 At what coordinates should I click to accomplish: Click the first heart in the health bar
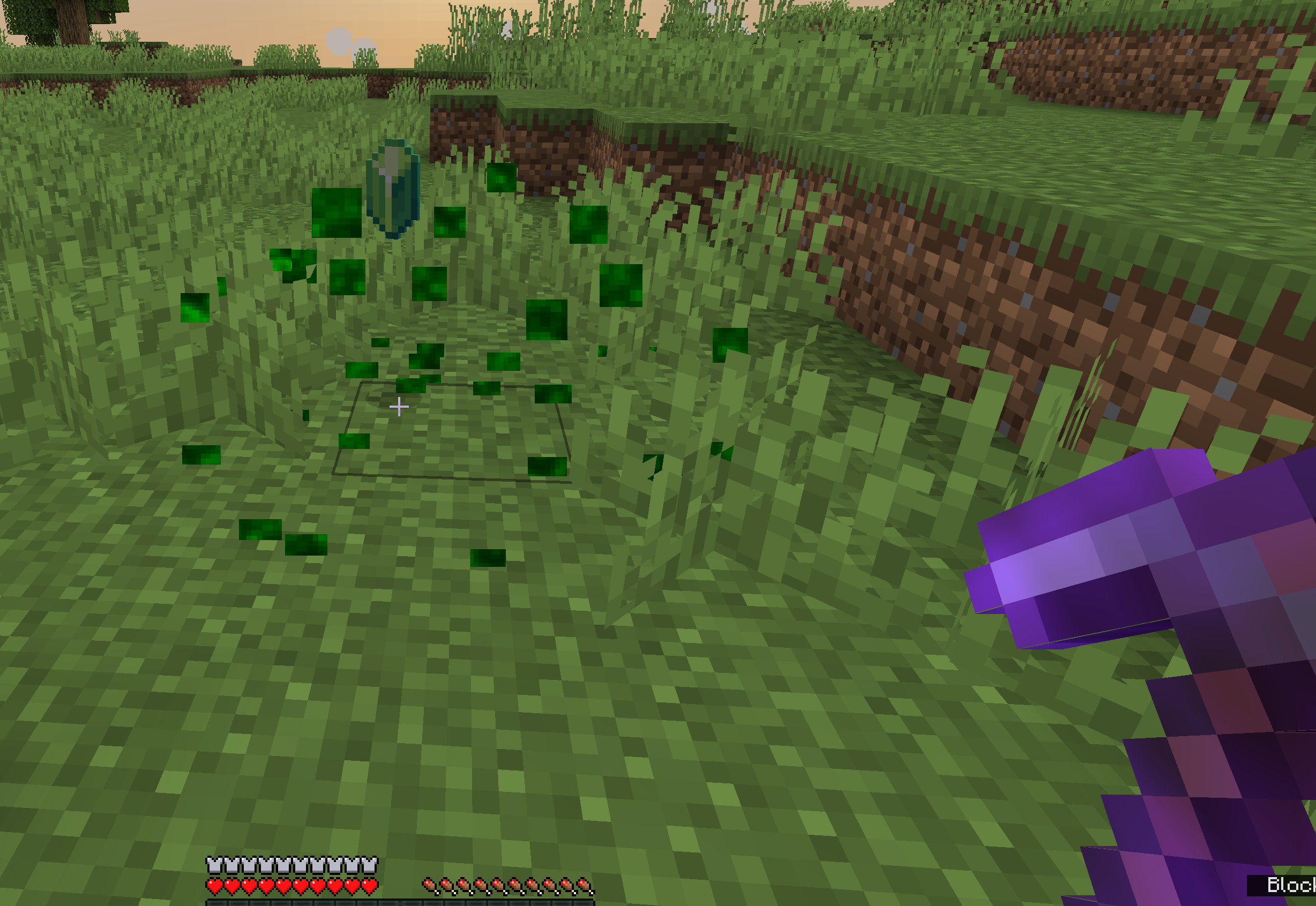pos(215,886)
